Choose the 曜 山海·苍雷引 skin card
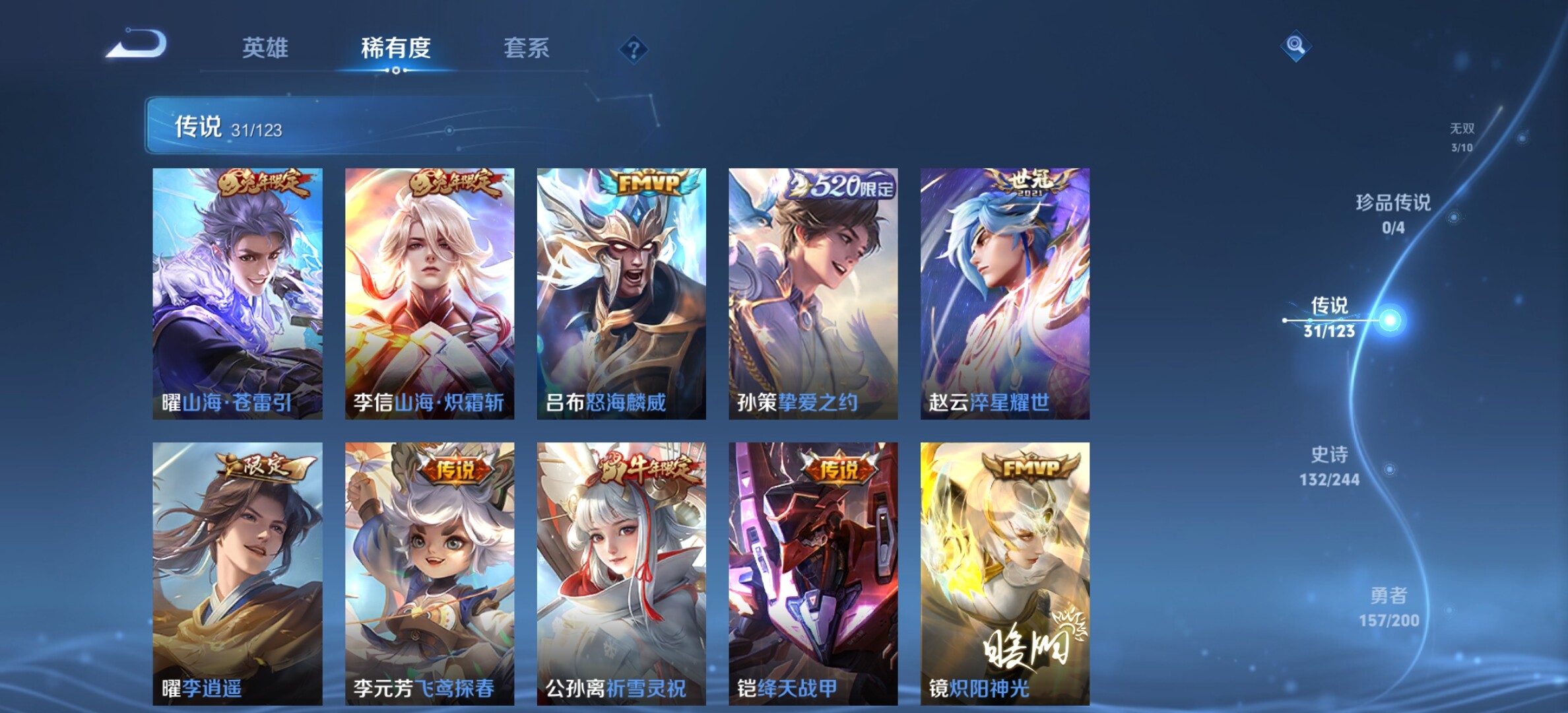This screenshot has height=713, width=1568. [238, 294]
